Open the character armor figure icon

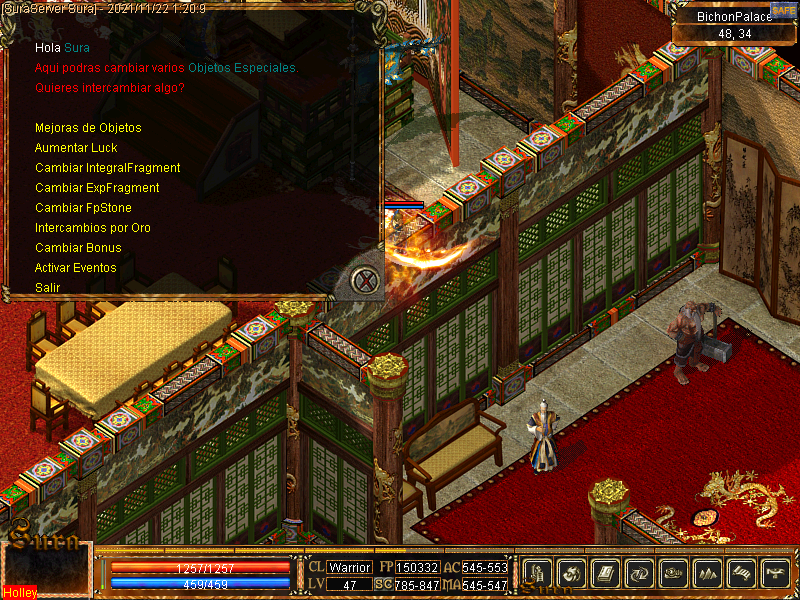(x=538, y=573)
